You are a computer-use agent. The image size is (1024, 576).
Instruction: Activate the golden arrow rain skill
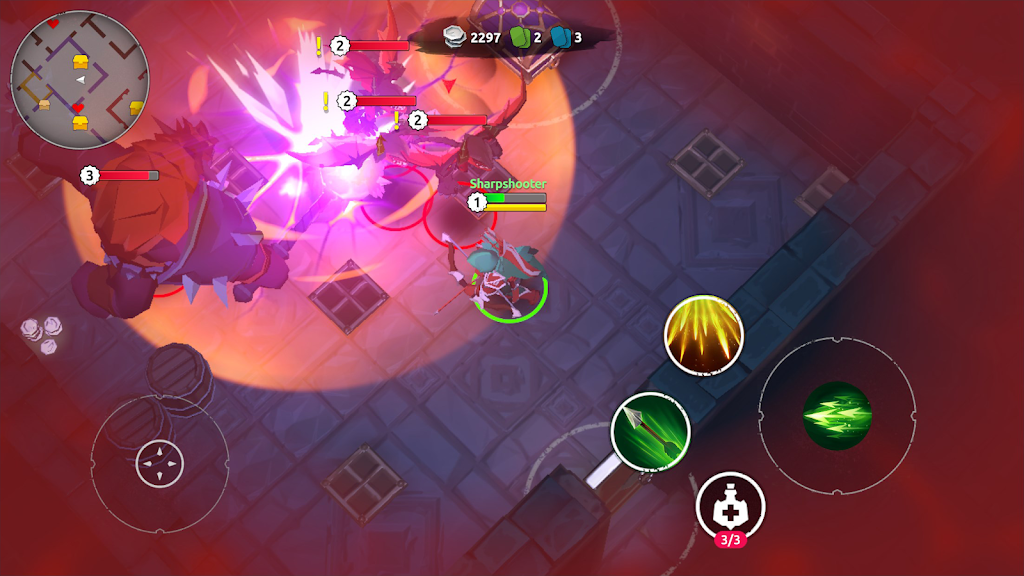point(704,333)
